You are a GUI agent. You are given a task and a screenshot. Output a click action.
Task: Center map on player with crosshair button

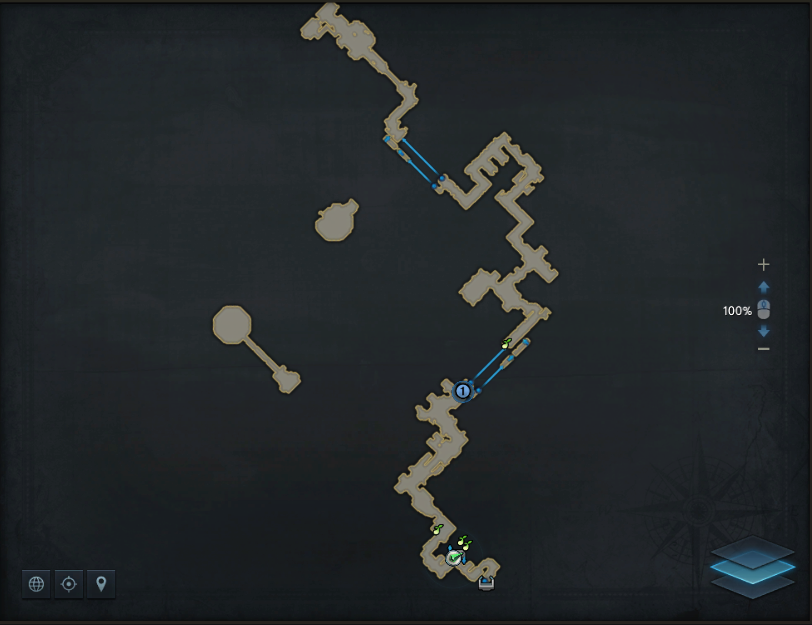click(68, 584)
